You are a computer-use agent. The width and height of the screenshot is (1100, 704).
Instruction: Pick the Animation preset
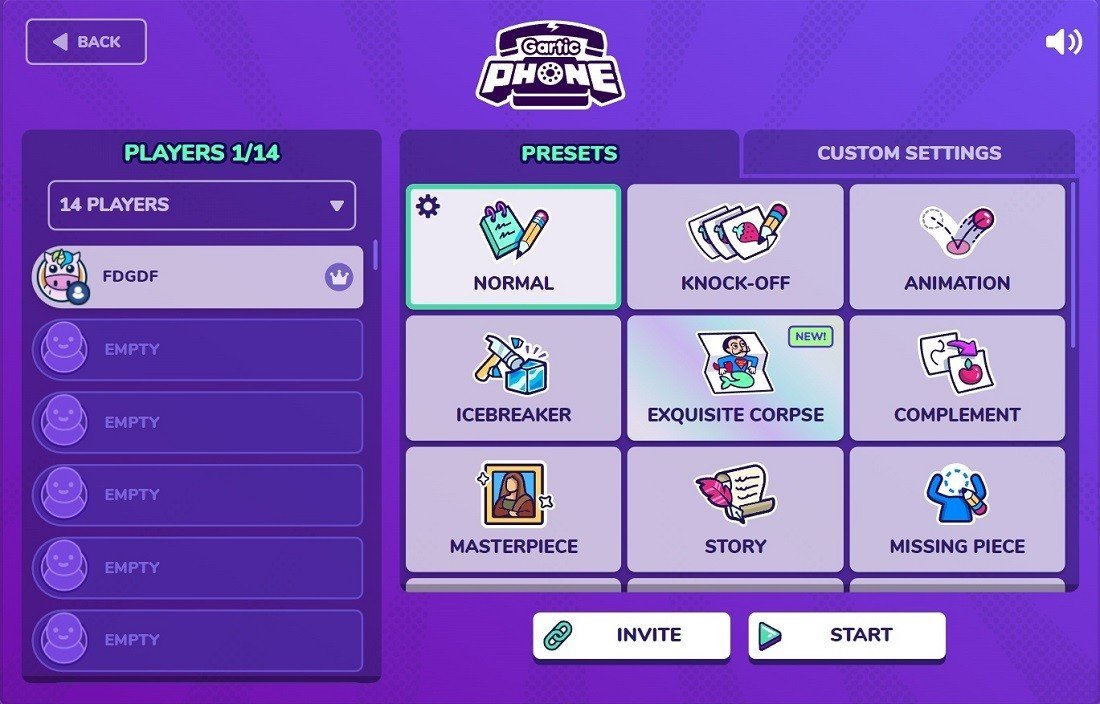click(957, 247)
